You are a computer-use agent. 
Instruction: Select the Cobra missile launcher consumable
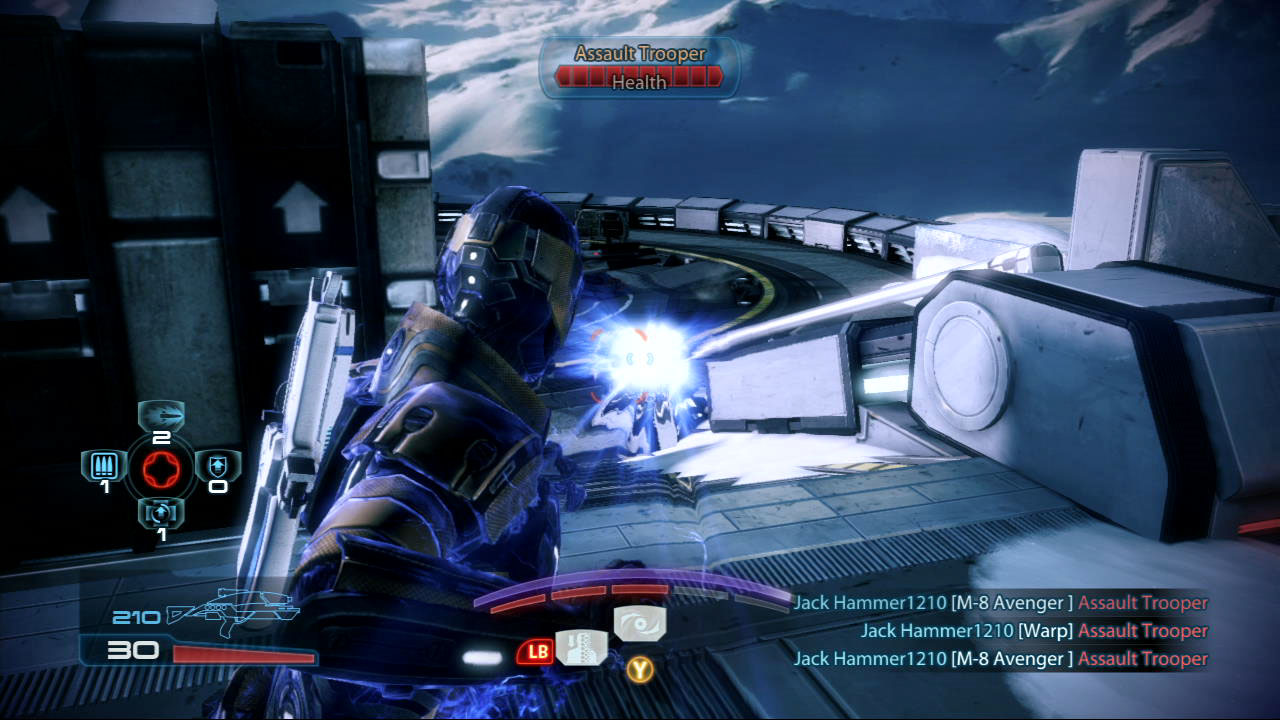[161, 414]
